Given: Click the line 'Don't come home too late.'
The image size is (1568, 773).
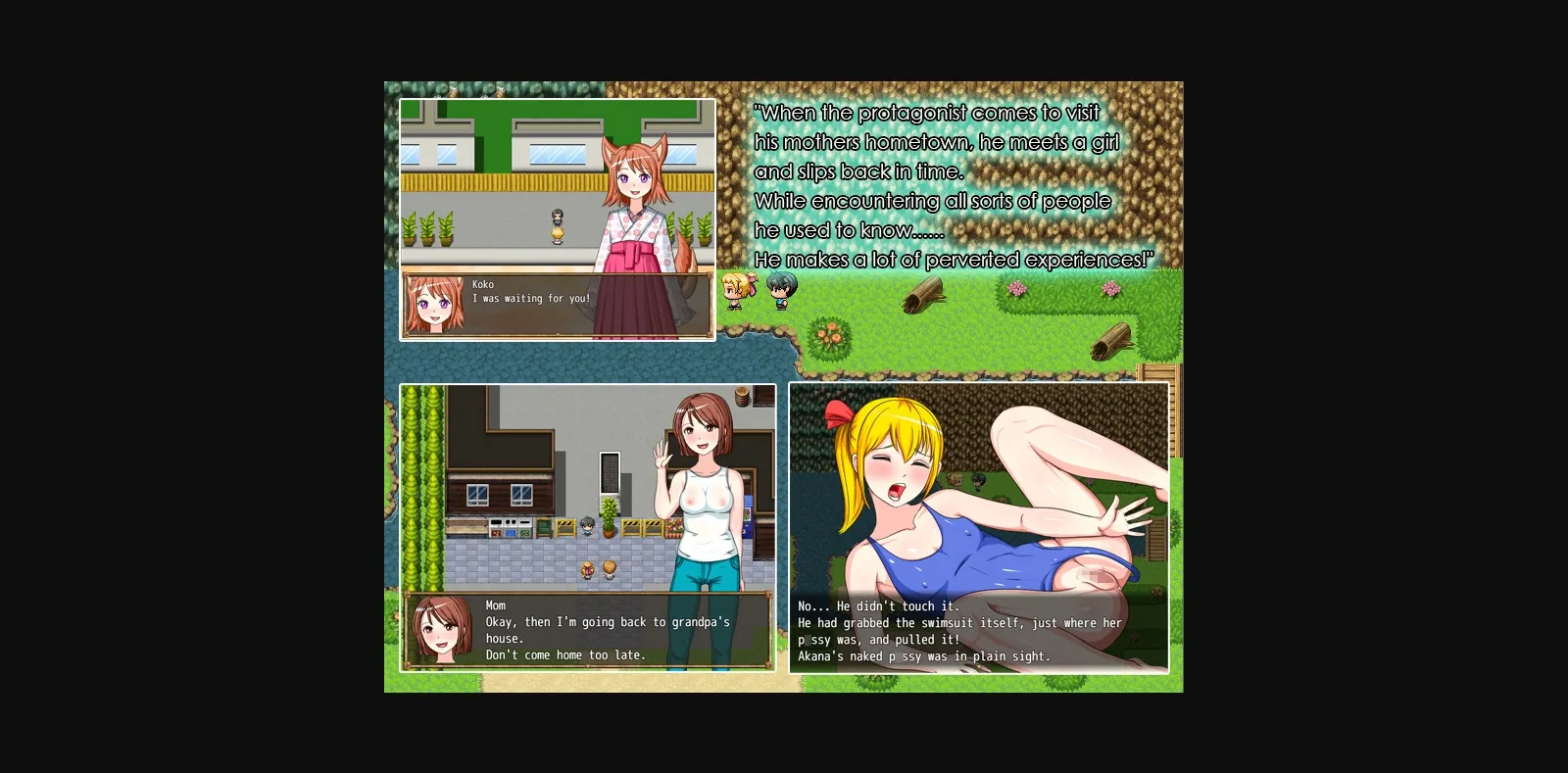Looking at the screenshot, I should coord(565,655).
